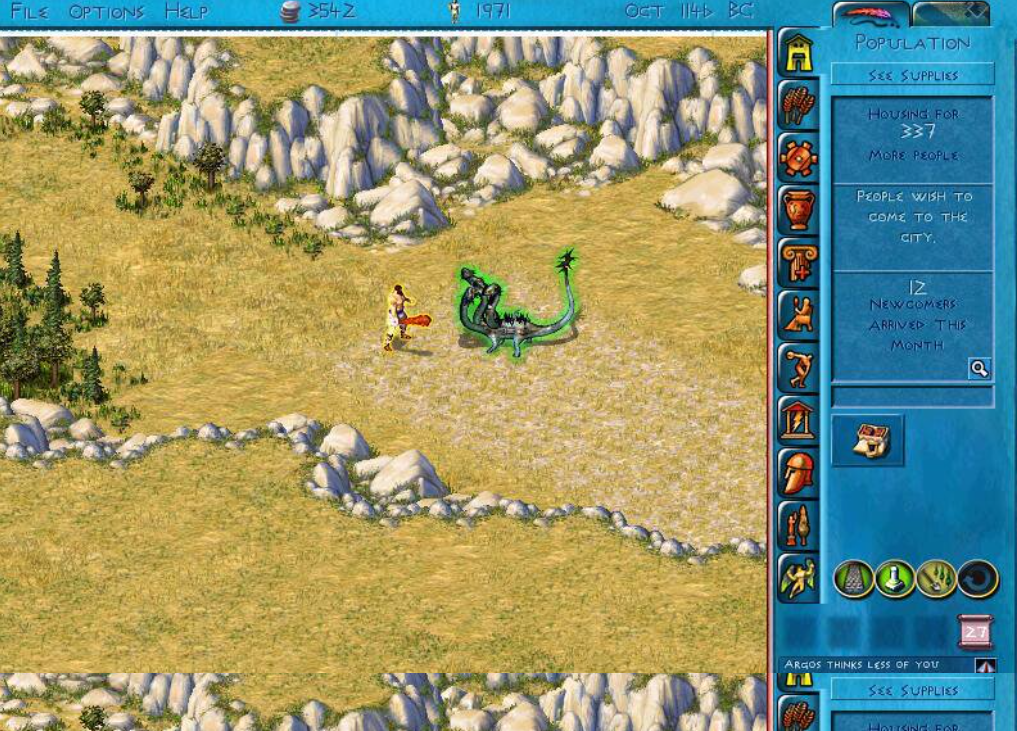
Task: Open the Culture discus thrower tab
Action: pos(798,368)
